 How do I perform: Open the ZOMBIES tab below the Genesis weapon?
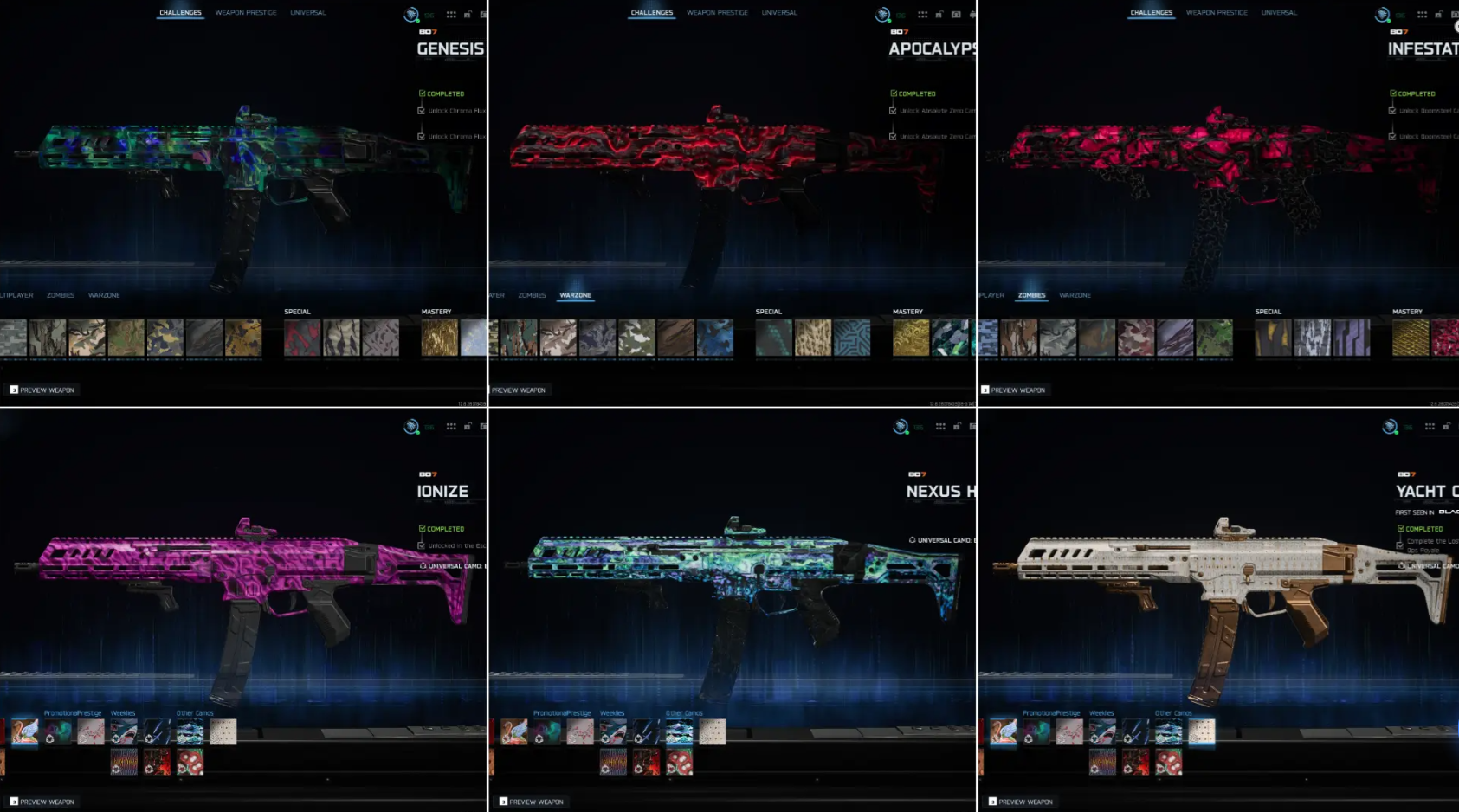[x=61, y=294]
